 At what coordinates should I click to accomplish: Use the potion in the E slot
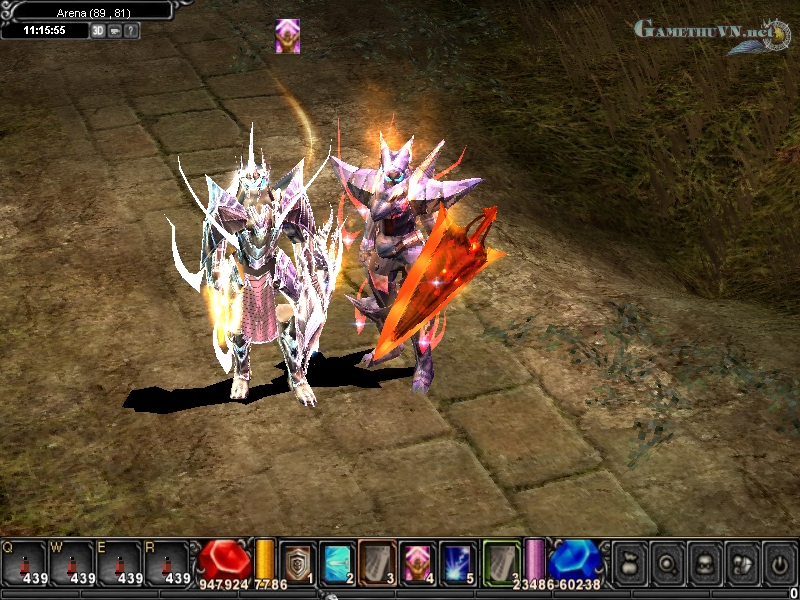click(x=120, y=563)
